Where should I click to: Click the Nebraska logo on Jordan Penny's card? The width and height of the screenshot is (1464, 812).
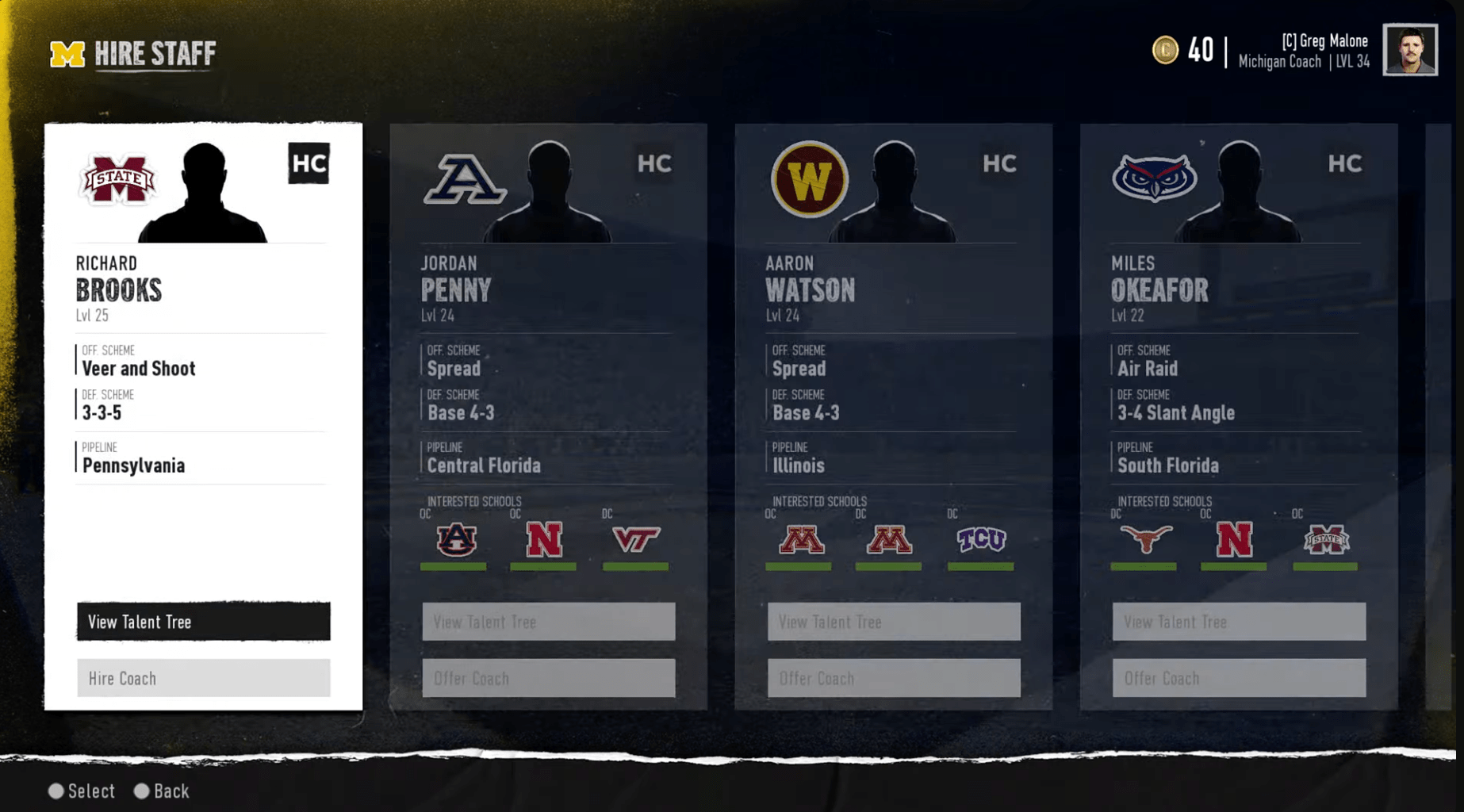pyautogui.click(x=543, y=540)
